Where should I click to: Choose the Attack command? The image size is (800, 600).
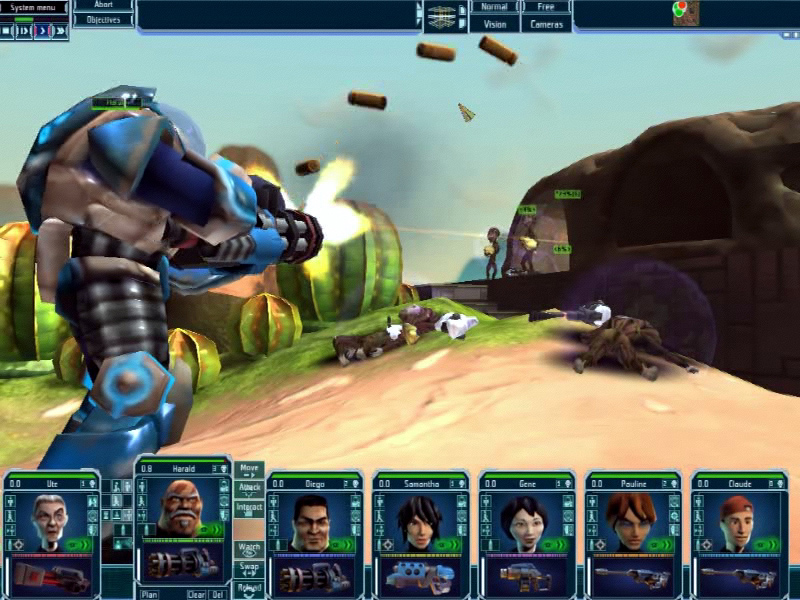[249, 489]
